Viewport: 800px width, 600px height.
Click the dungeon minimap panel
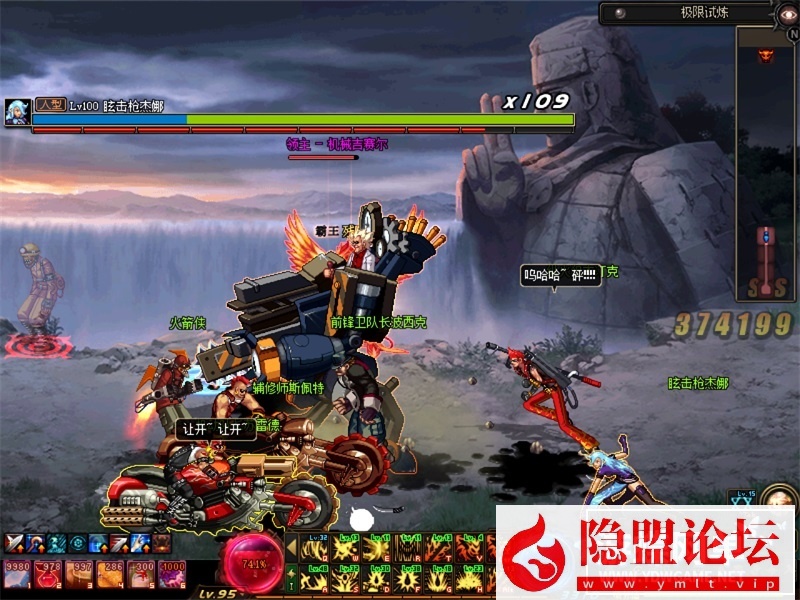click(x=765, y=160)
